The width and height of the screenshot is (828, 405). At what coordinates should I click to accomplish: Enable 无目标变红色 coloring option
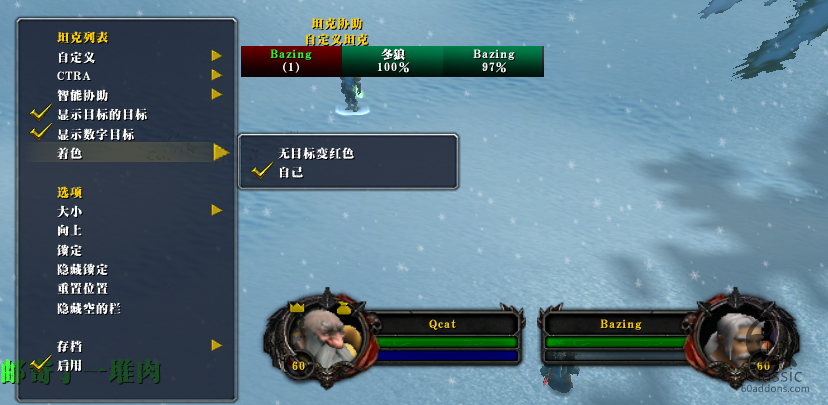[316, 154]
